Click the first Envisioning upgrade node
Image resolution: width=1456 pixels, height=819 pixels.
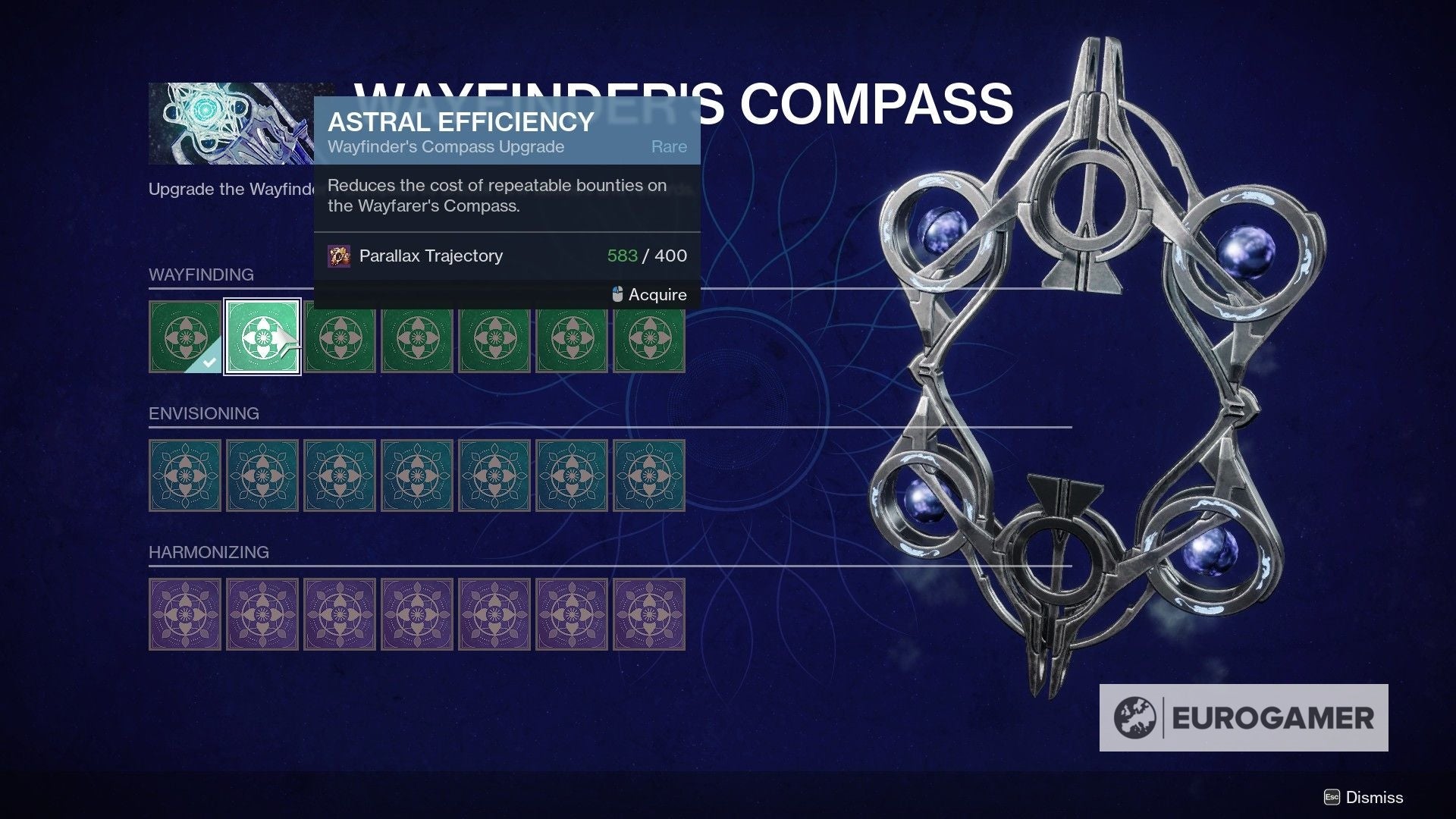coord(184,475)
